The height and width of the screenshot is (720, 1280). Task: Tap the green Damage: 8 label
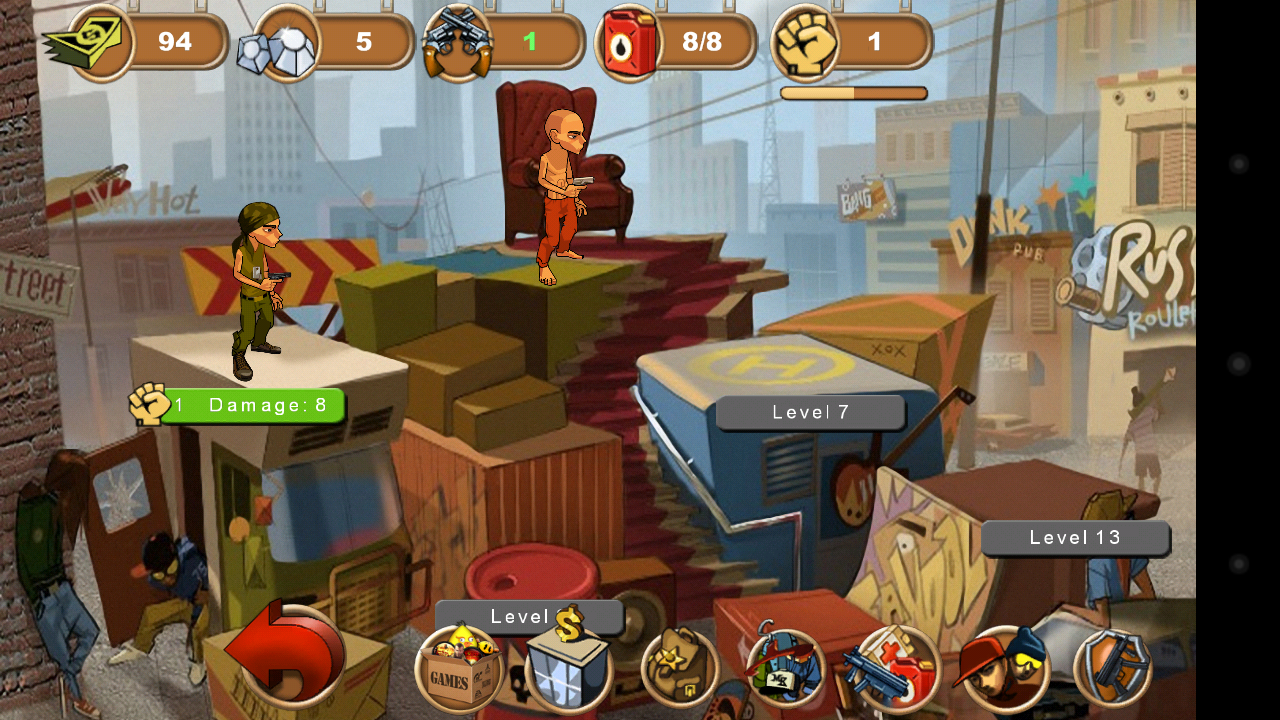252,405
